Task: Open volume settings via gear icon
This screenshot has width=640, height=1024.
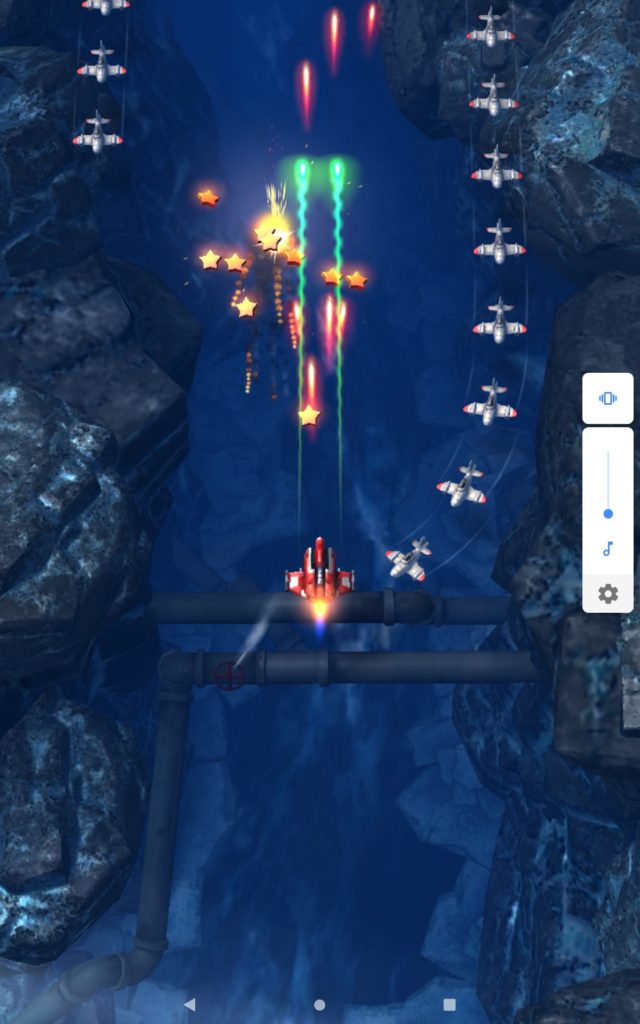Action: coord(608,594)
